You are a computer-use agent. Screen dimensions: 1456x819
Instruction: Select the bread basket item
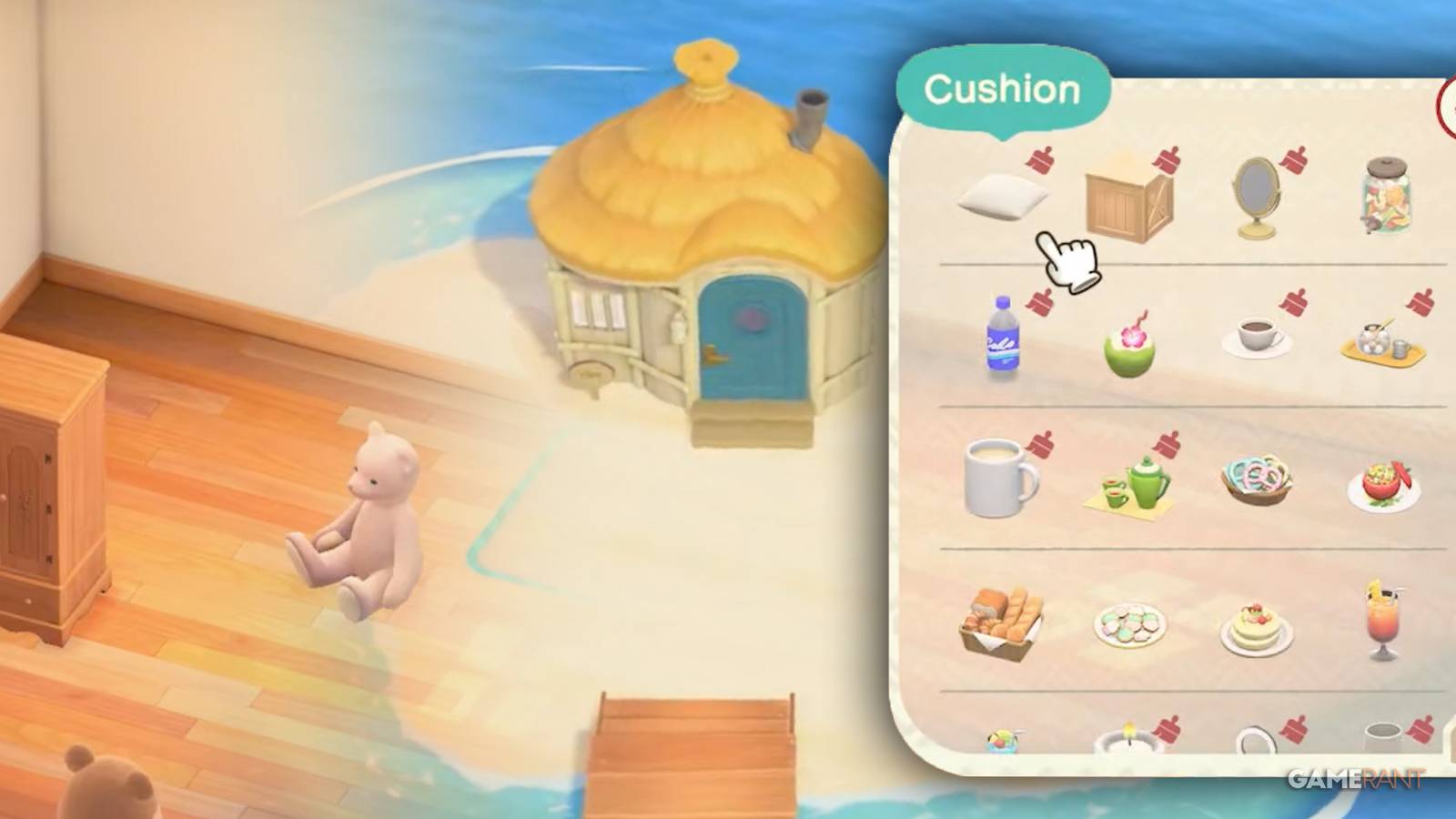[x=1001, y=623]
